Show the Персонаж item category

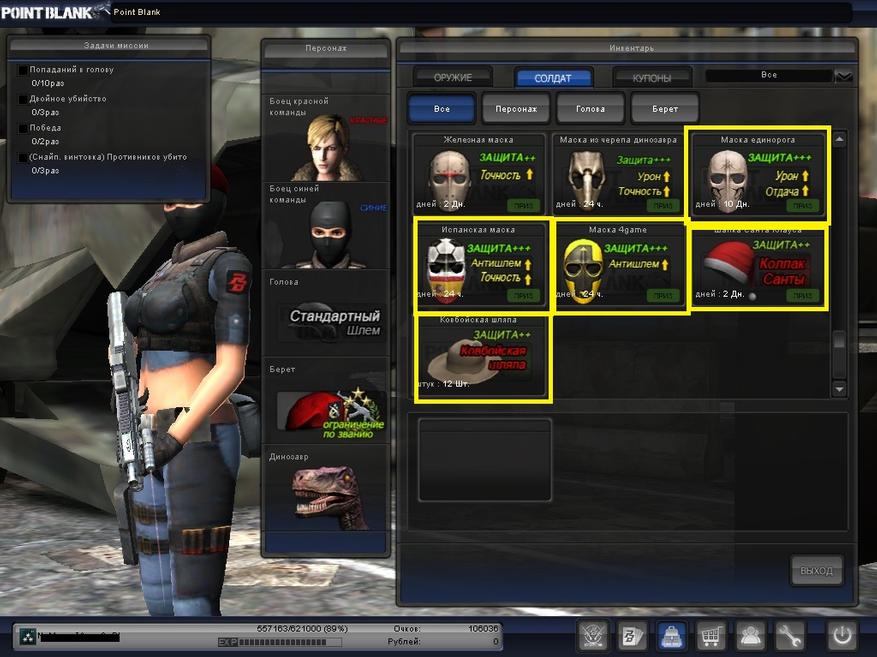[x=515, y=108]
